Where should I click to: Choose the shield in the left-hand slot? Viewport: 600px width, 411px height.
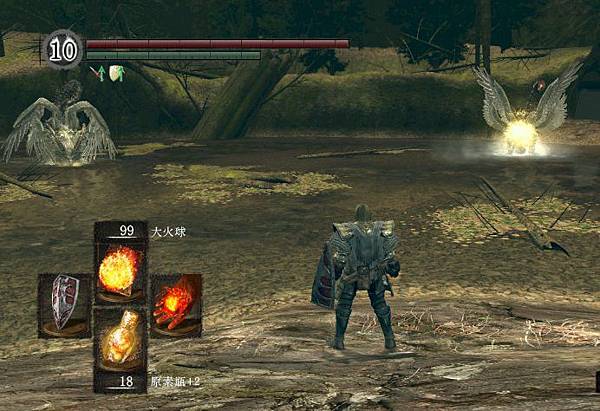pos(65,304)
